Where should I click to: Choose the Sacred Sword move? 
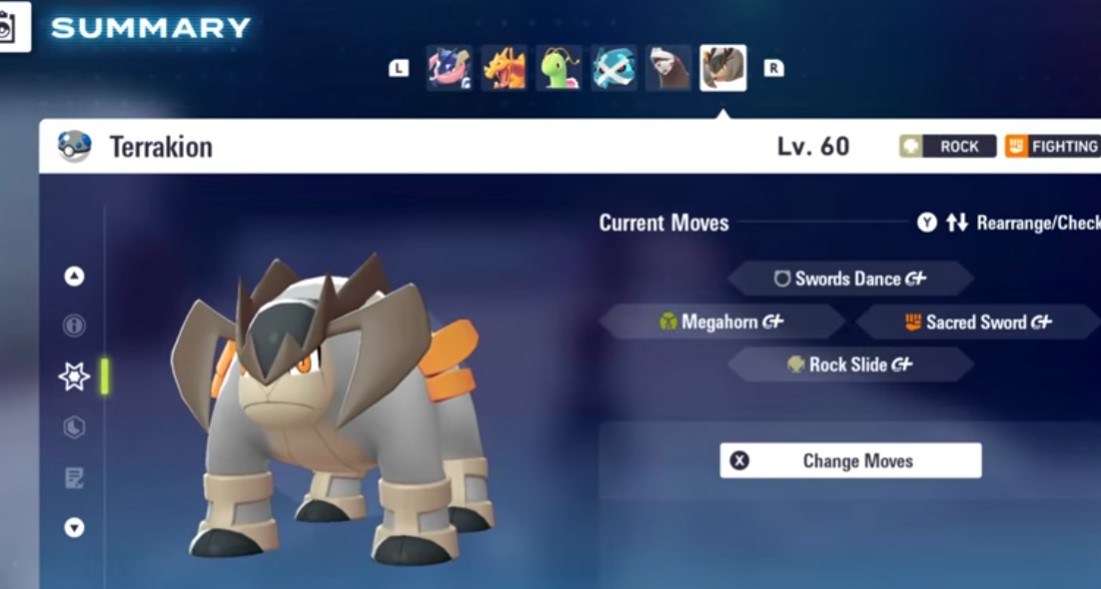[x=978, y=322]
